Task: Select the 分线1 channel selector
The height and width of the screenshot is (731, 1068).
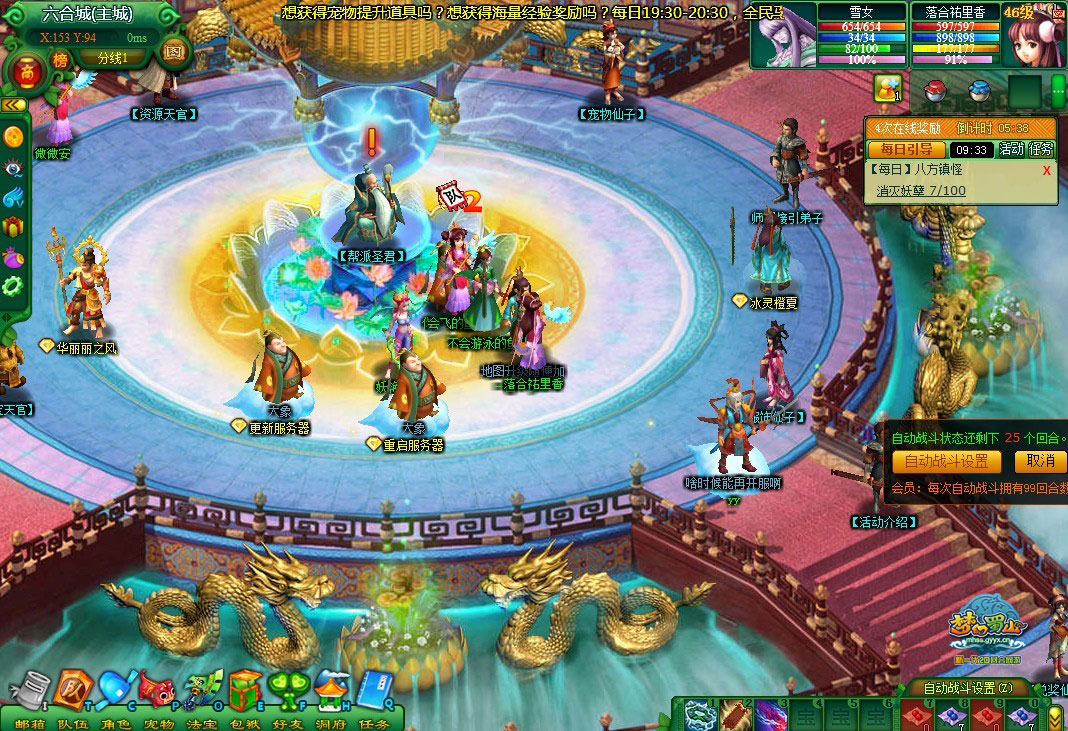Action: click(x=113, y=58)
